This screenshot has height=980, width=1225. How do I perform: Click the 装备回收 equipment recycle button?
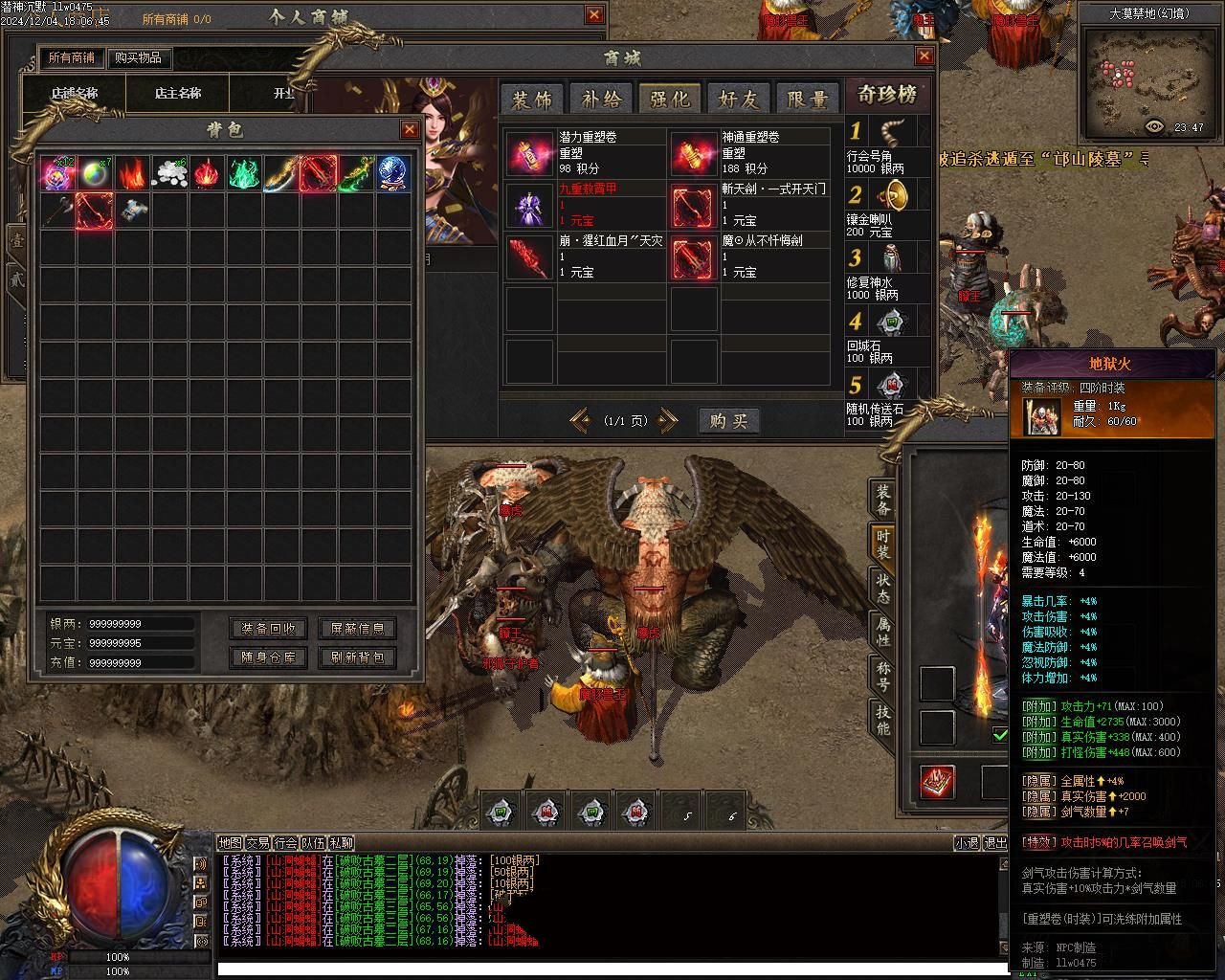point(269,629)
